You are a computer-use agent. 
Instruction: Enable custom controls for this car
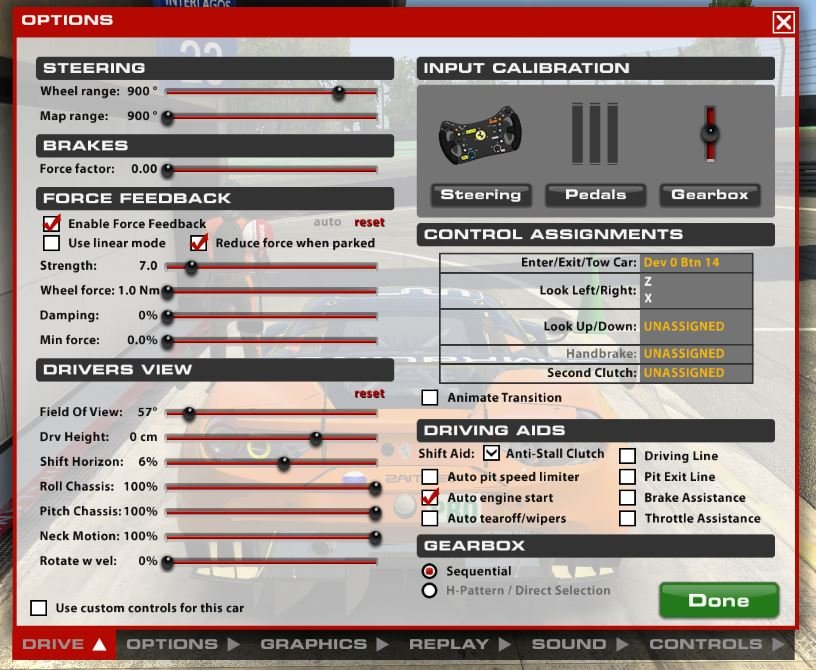39,607
